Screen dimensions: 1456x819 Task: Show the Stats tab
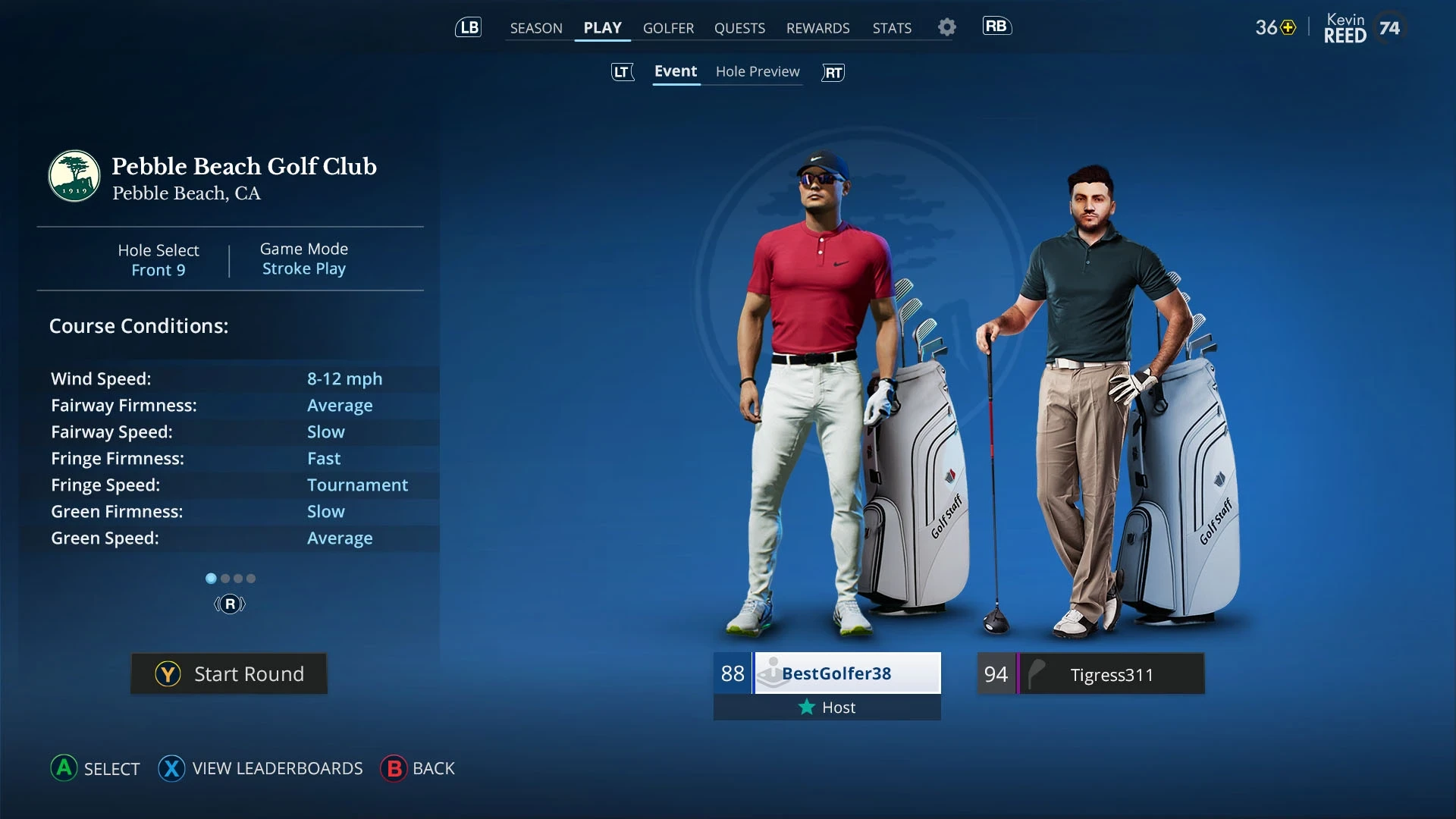[892, 28]
